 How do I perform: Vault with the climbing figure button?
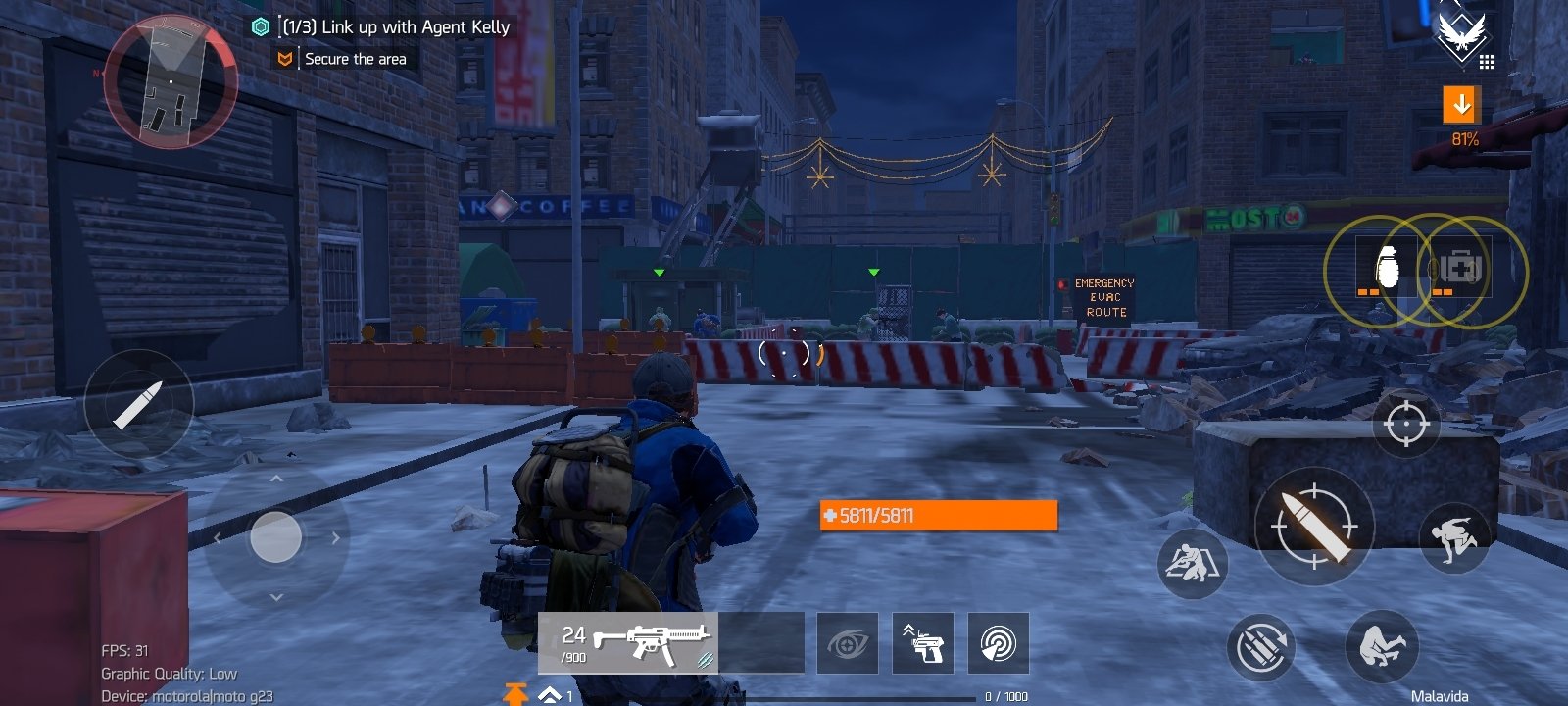tap(1454, 537)
